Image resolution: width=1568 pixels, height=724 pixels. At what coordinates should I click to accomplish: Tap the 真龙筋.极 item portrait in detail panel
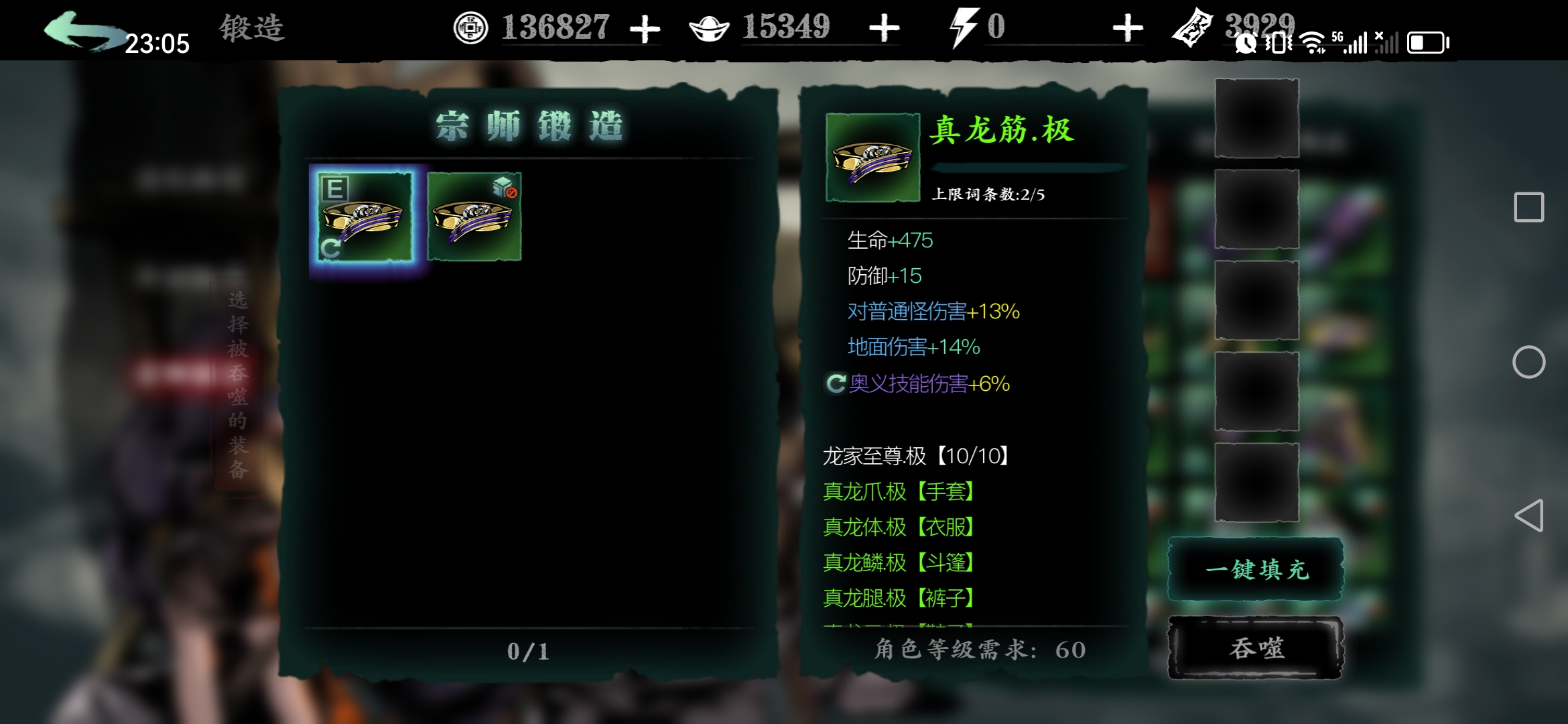[x=871, y=159]
